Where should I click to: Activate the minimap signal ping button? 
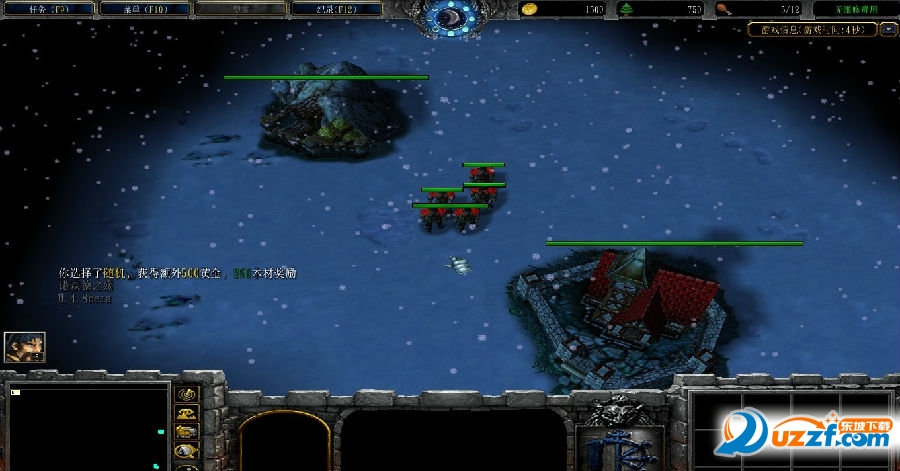[x=187, y=393]
